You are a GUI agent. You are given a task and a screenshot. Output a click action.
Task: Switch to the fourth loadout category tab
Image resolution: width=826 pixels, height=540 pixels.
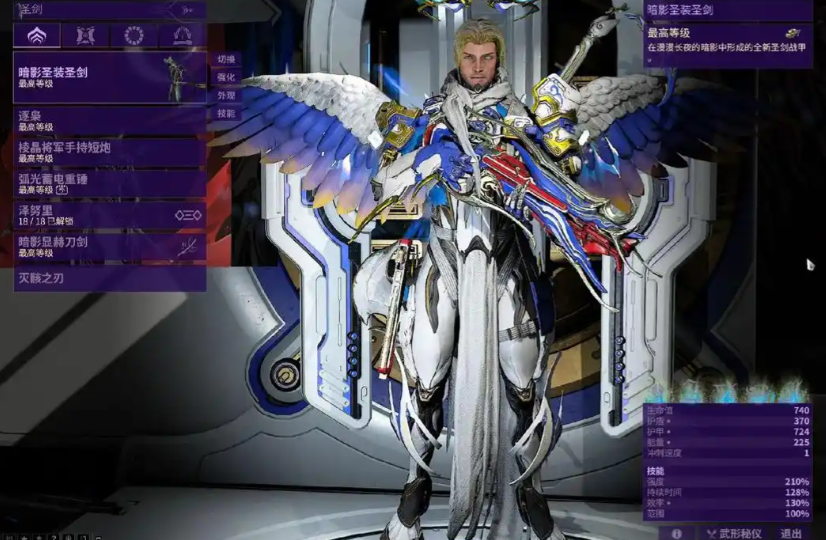pos(182,36)
